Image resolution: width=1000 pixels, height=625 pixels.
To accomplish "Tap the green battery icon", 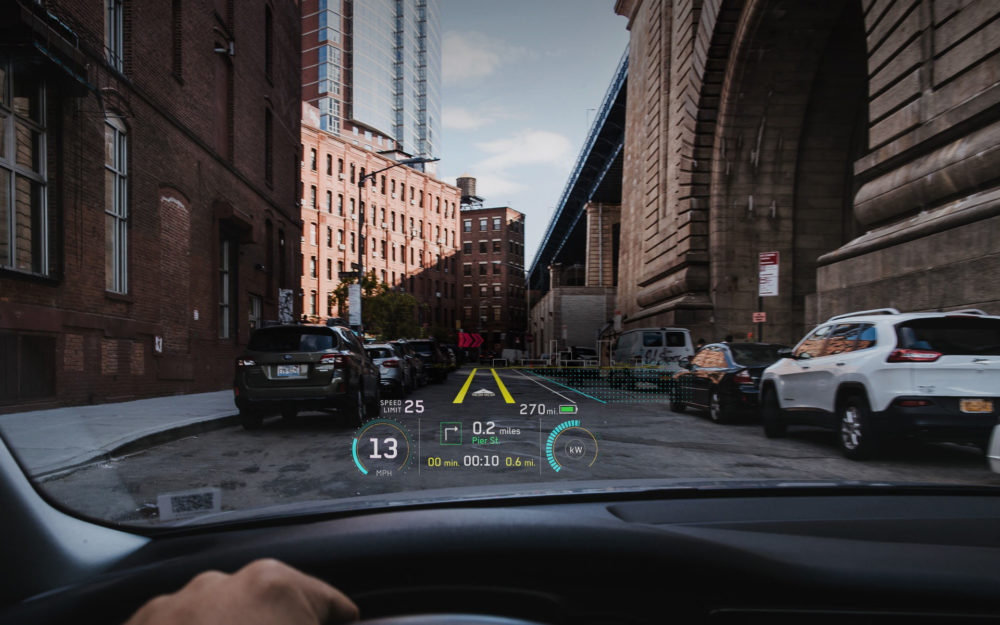I will click(568, 409).
